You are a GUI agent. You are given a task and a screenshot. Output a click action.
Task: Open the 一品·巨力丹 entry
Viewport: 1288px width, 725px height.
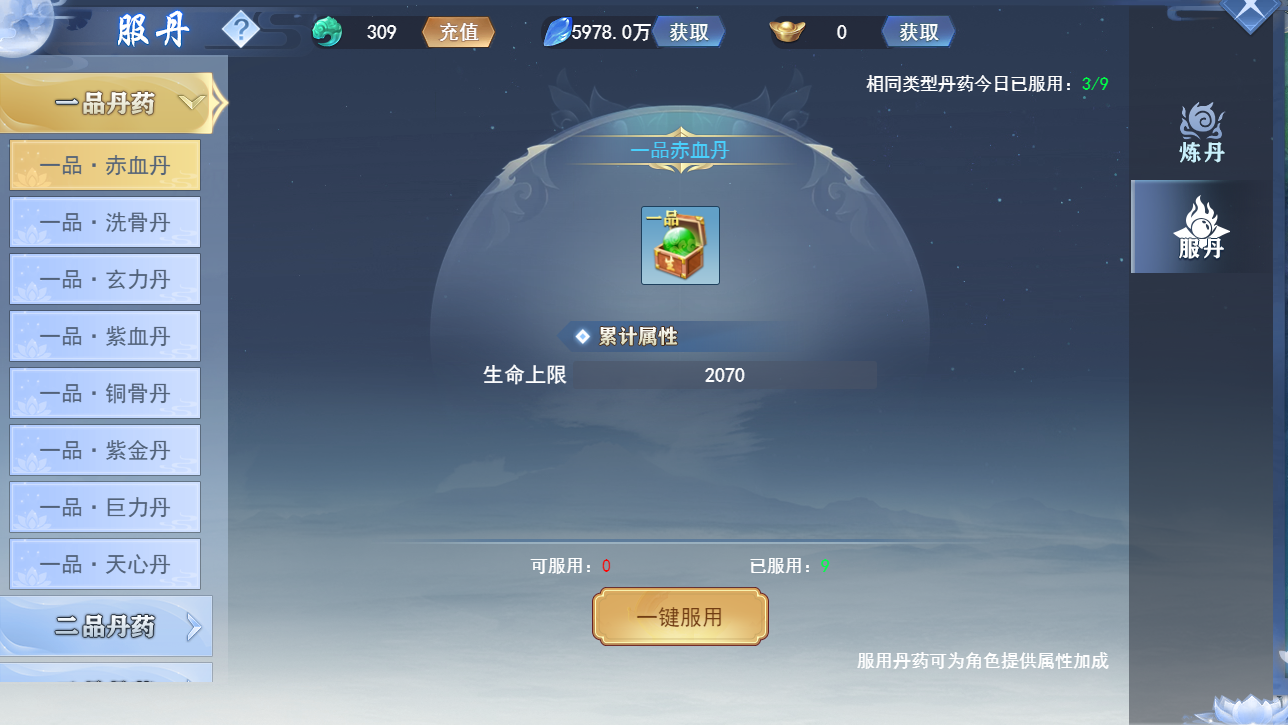click(x=105, y=507)
